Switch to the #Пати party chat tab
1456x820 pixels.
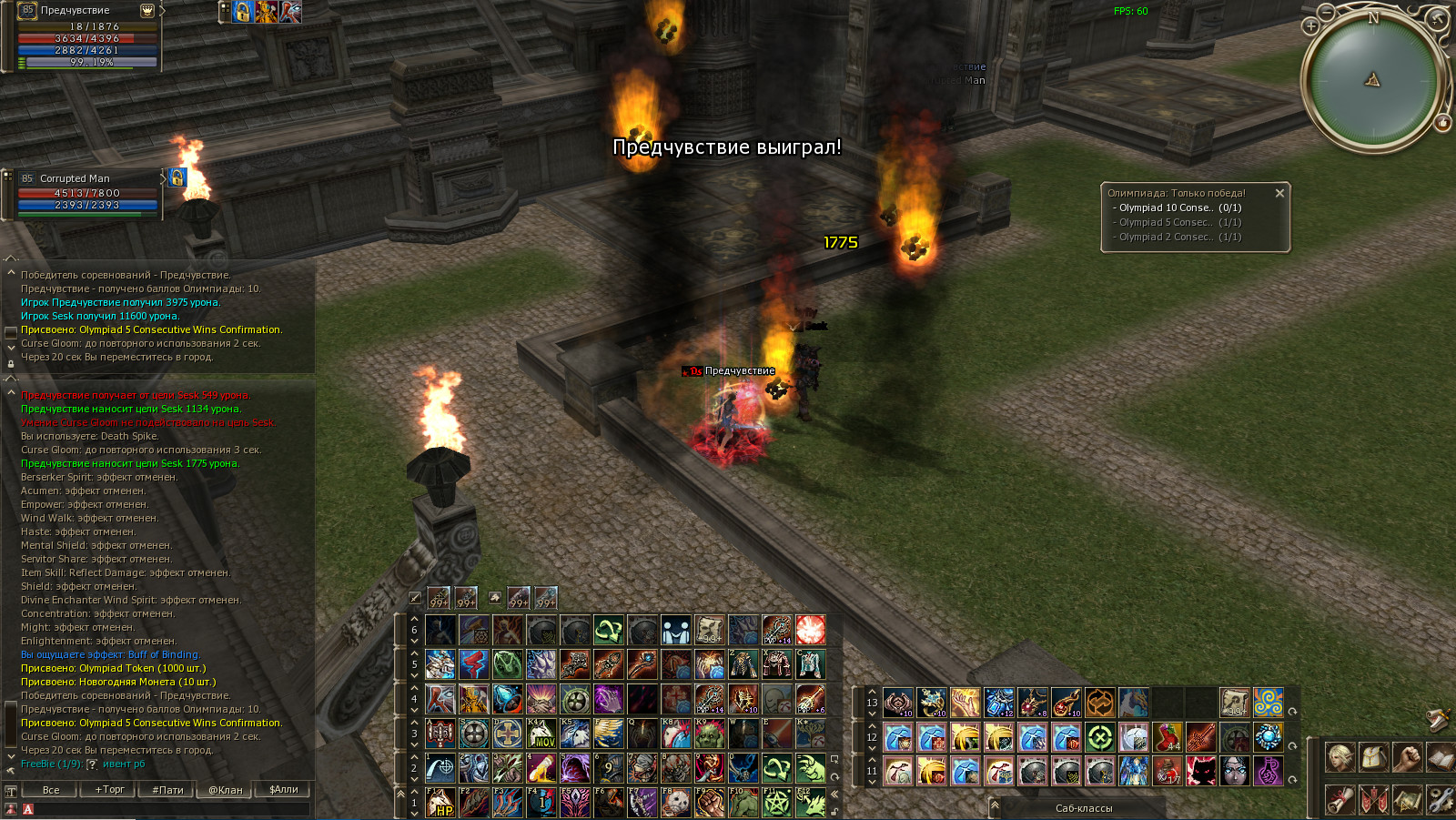point(167,790)
